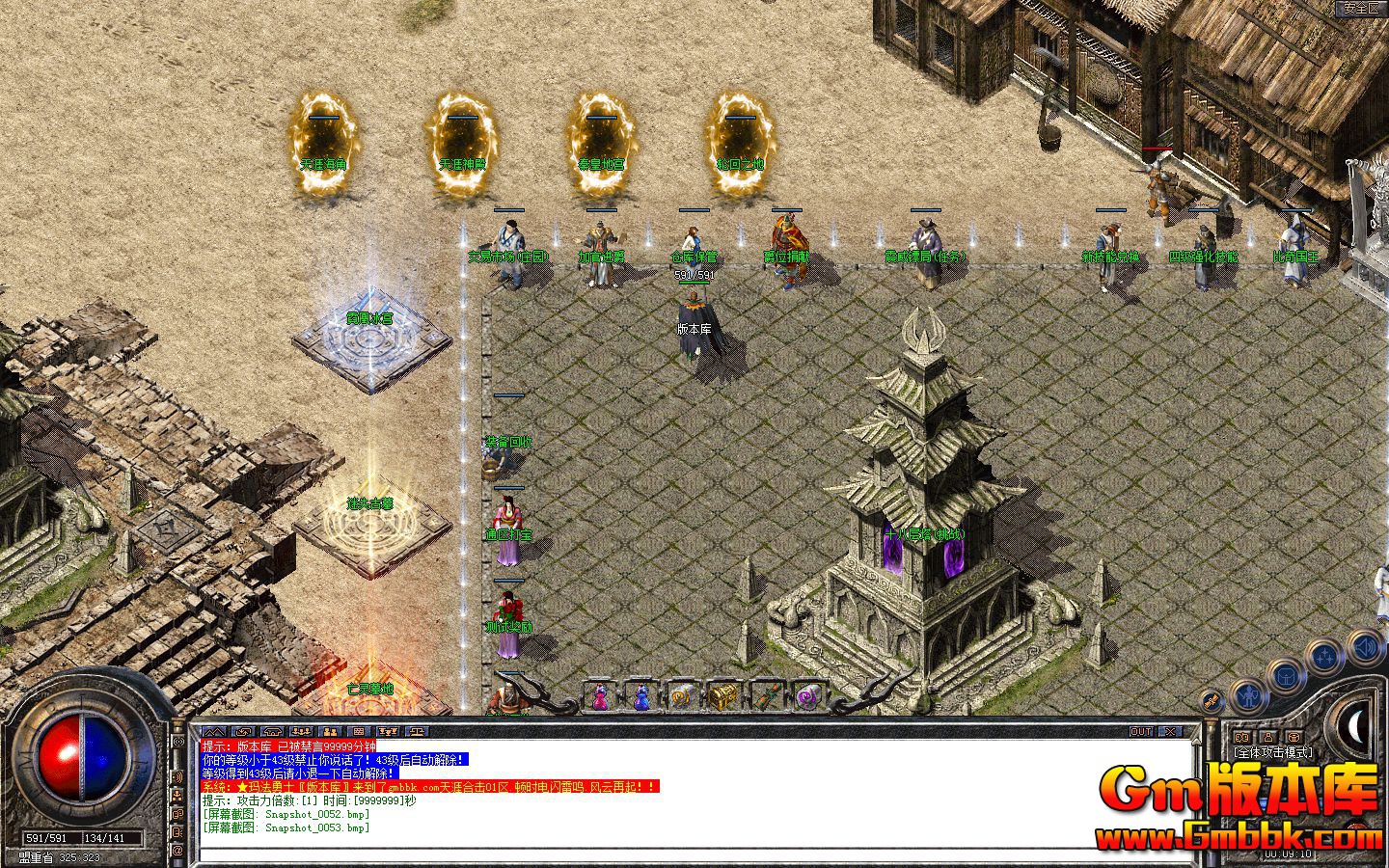Use the purple spiral scroll in the belt
1389x868 pixels.
[x=807, y=696]
